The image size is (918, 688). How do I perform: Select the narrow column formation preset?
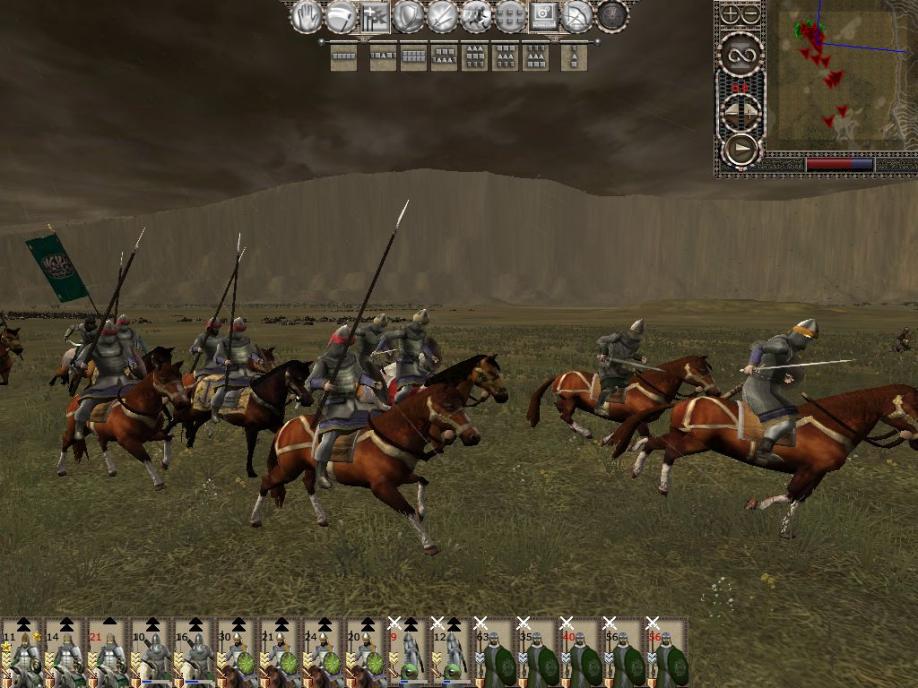pyautogui.click(x=573, y=58)
